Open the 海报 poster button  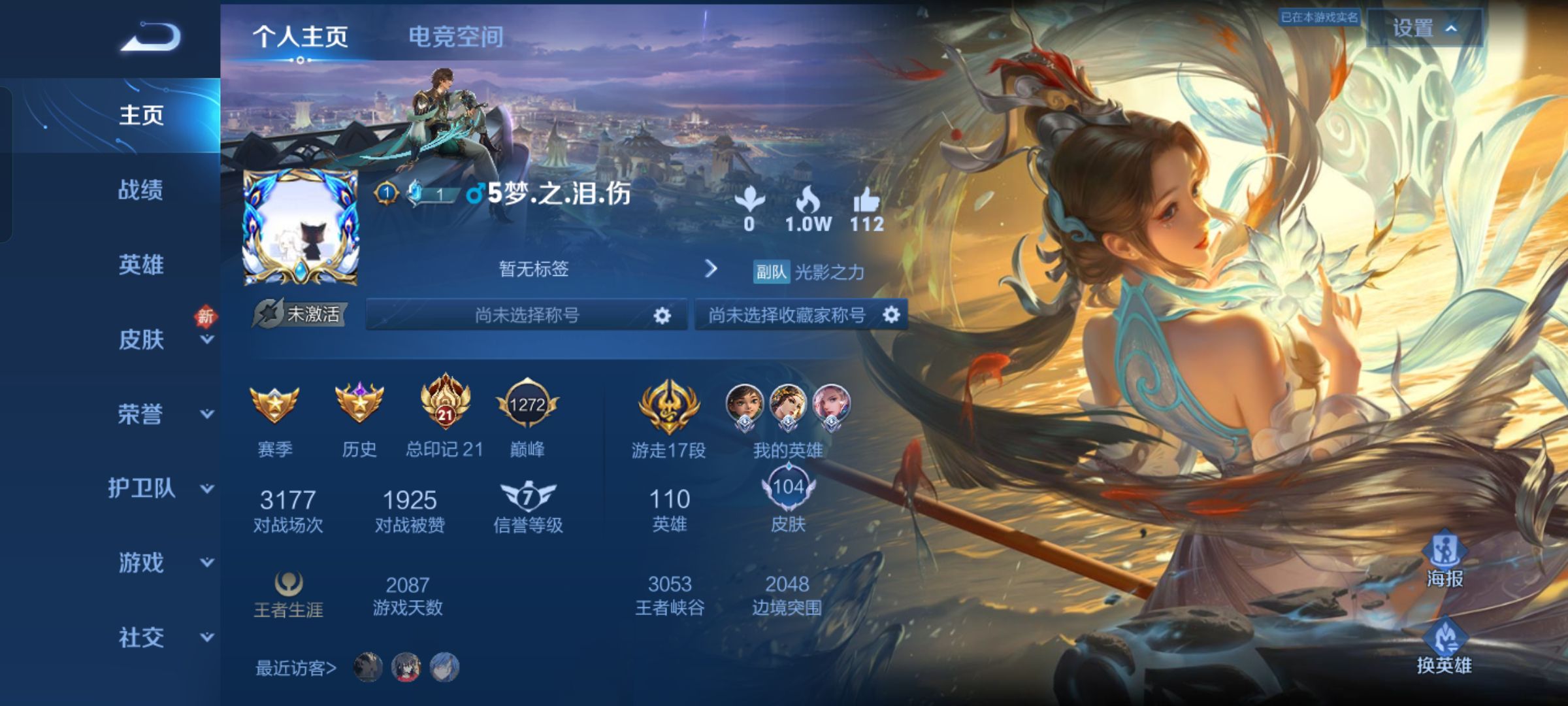point(1445,561)
